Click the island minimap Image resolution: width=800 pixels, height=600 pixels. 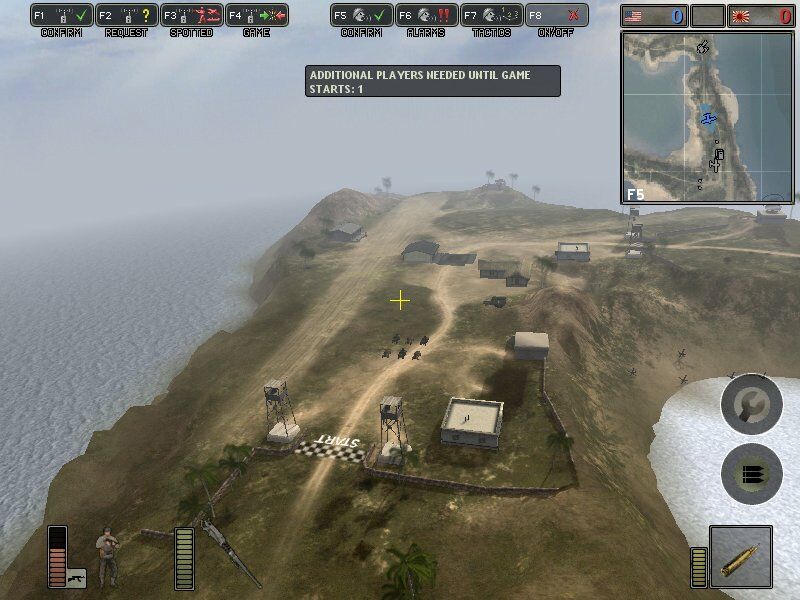coord(707,118)
